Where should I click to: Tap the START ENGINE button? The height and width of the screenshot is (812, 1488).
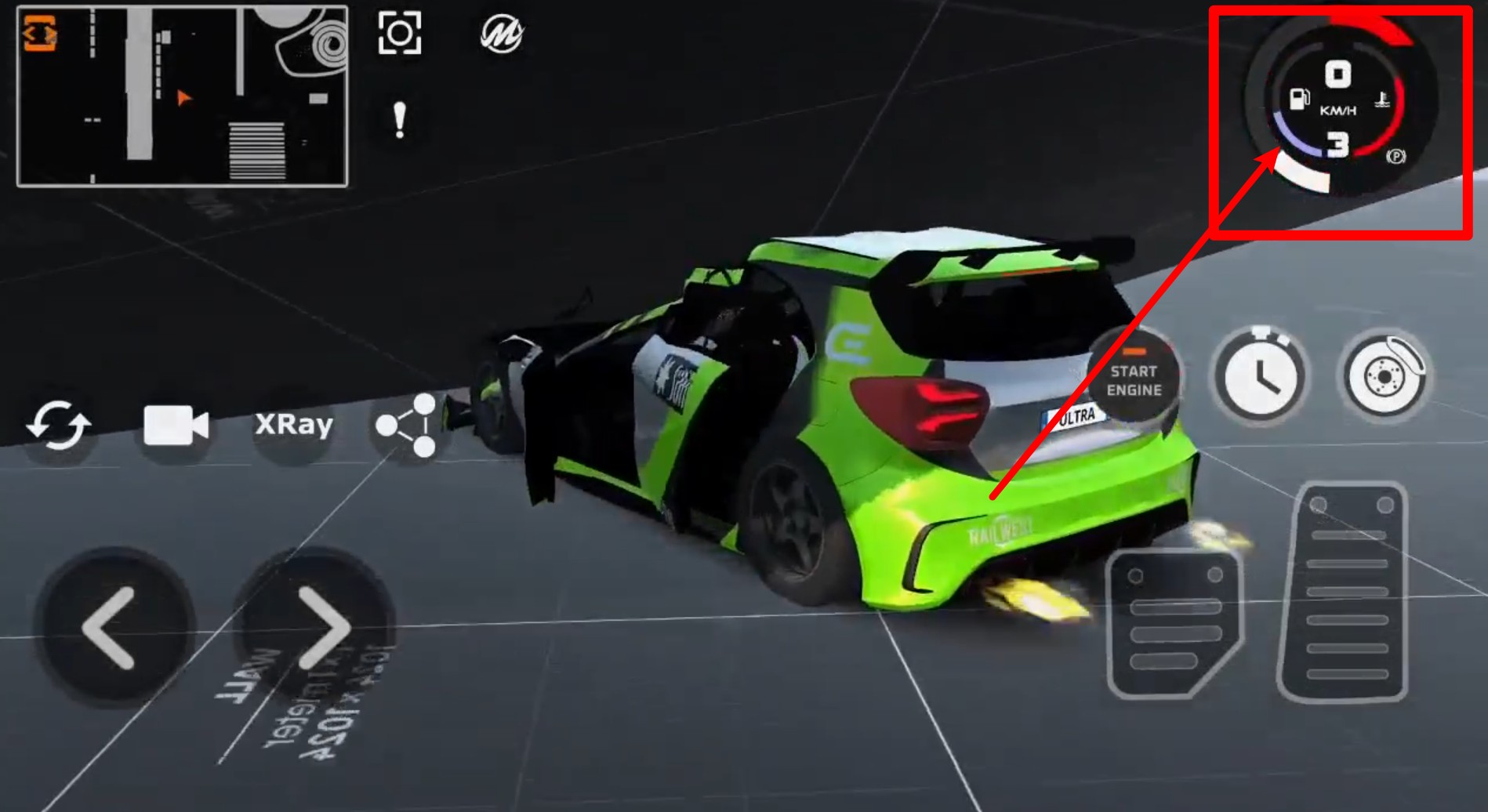coord(1134,380)
